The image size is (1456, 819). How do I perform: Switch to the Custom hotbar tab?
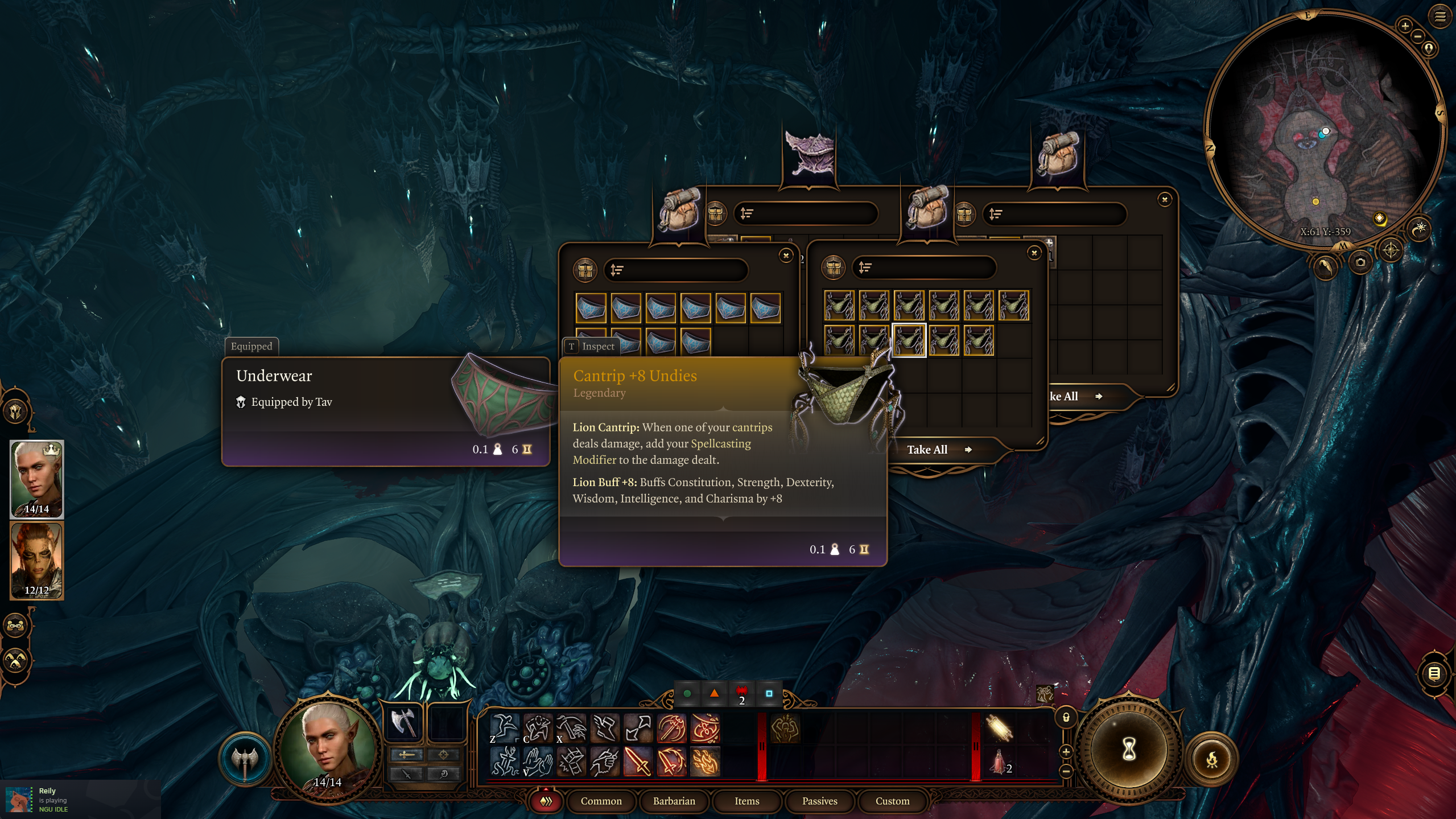(892, 801)
